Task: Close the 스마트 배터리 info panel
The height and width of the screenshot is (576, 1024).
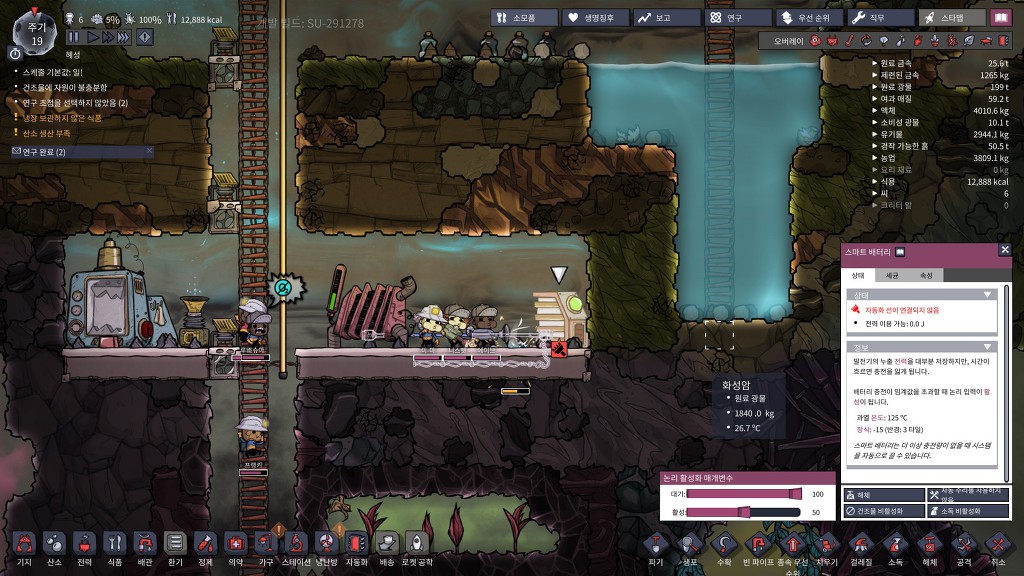Action: [1005, 250]
